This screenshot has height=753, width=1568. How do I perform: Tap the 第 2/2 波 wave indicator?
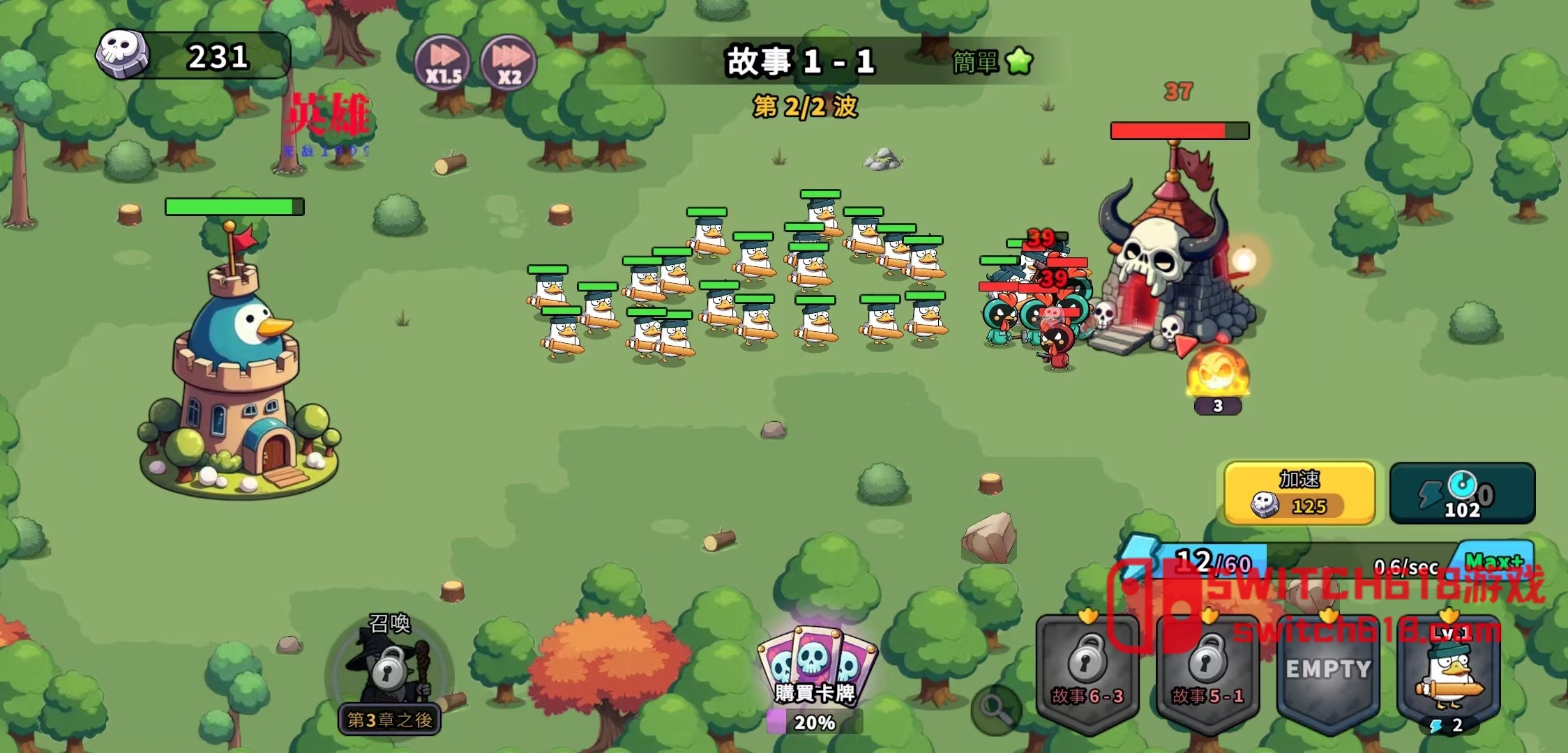click(x=806, y=106)
